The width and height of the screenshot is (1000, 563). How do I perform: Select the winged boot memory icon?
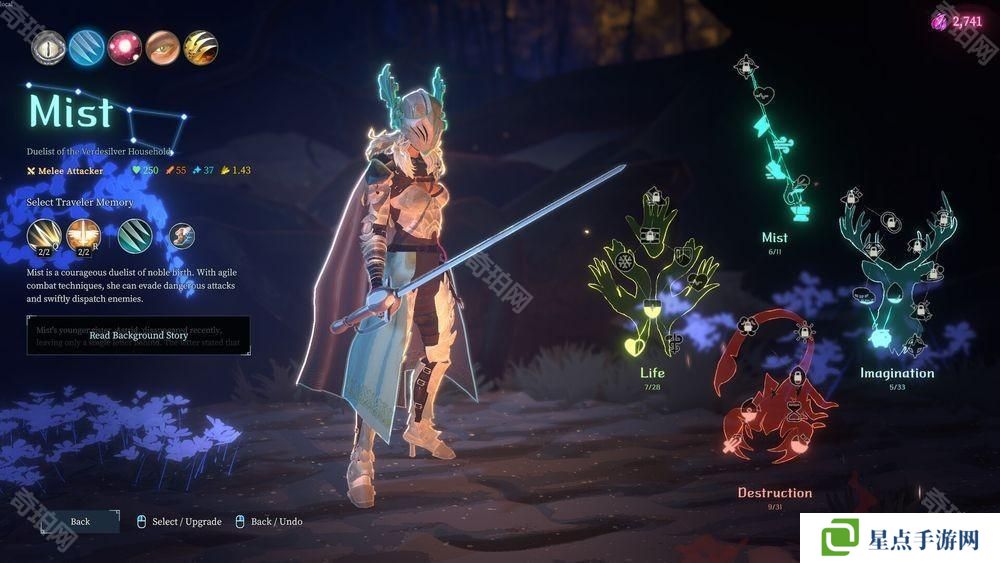(x=181, y=236)
